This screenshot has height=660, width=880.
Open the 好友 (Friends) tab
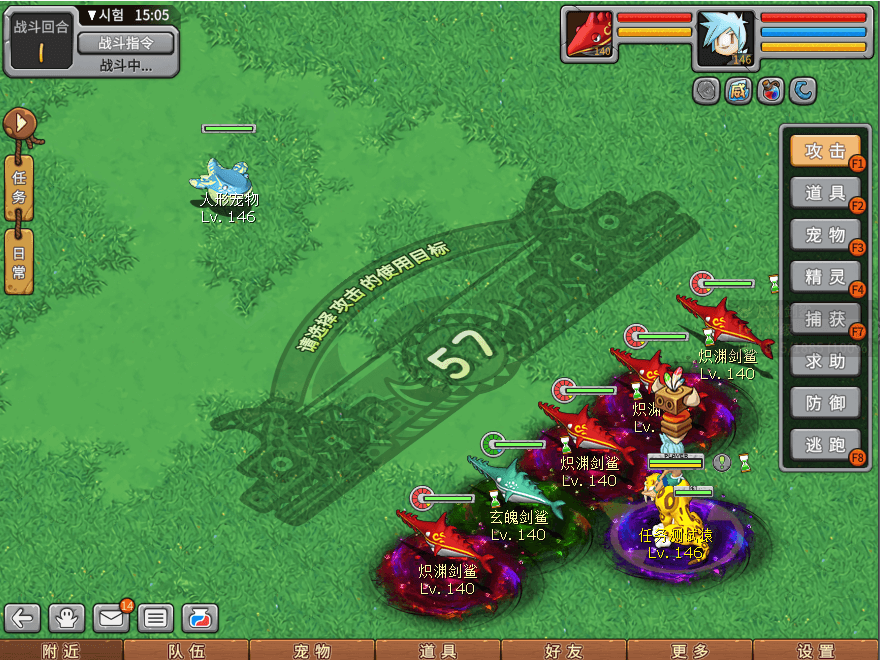(563, 651)
